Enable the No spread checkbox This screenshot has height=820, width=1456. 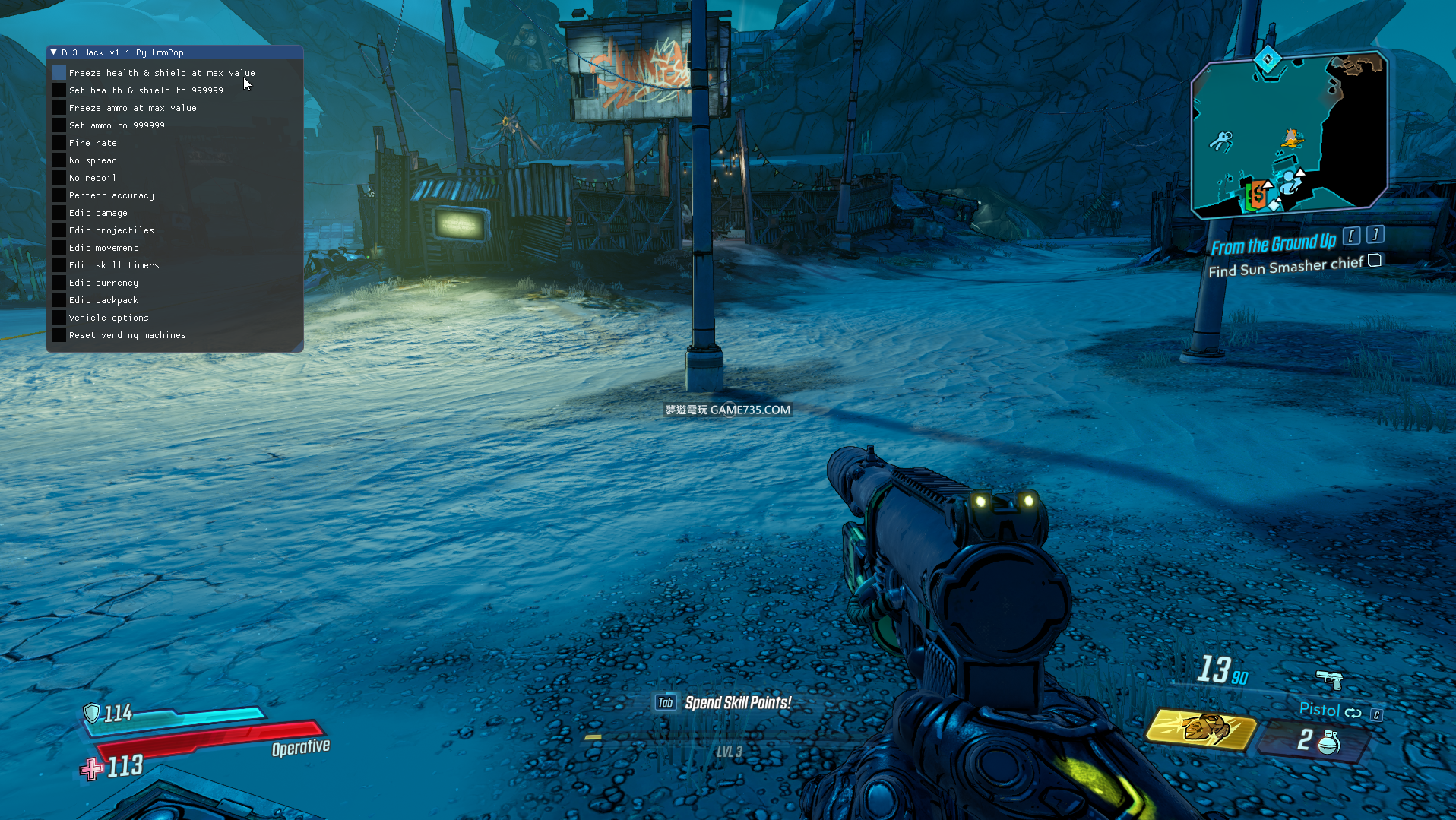59,160
